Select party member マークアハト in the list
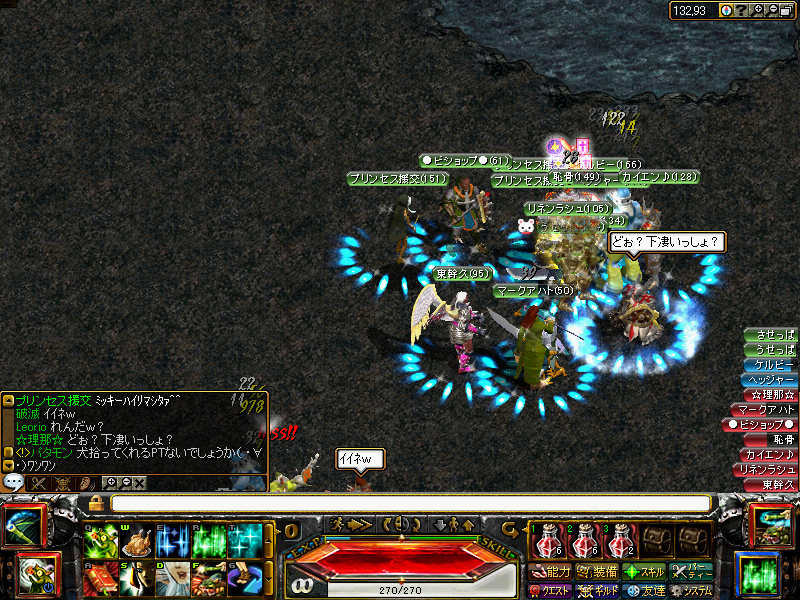Screen dimensions: 800x600 point(765,410)
